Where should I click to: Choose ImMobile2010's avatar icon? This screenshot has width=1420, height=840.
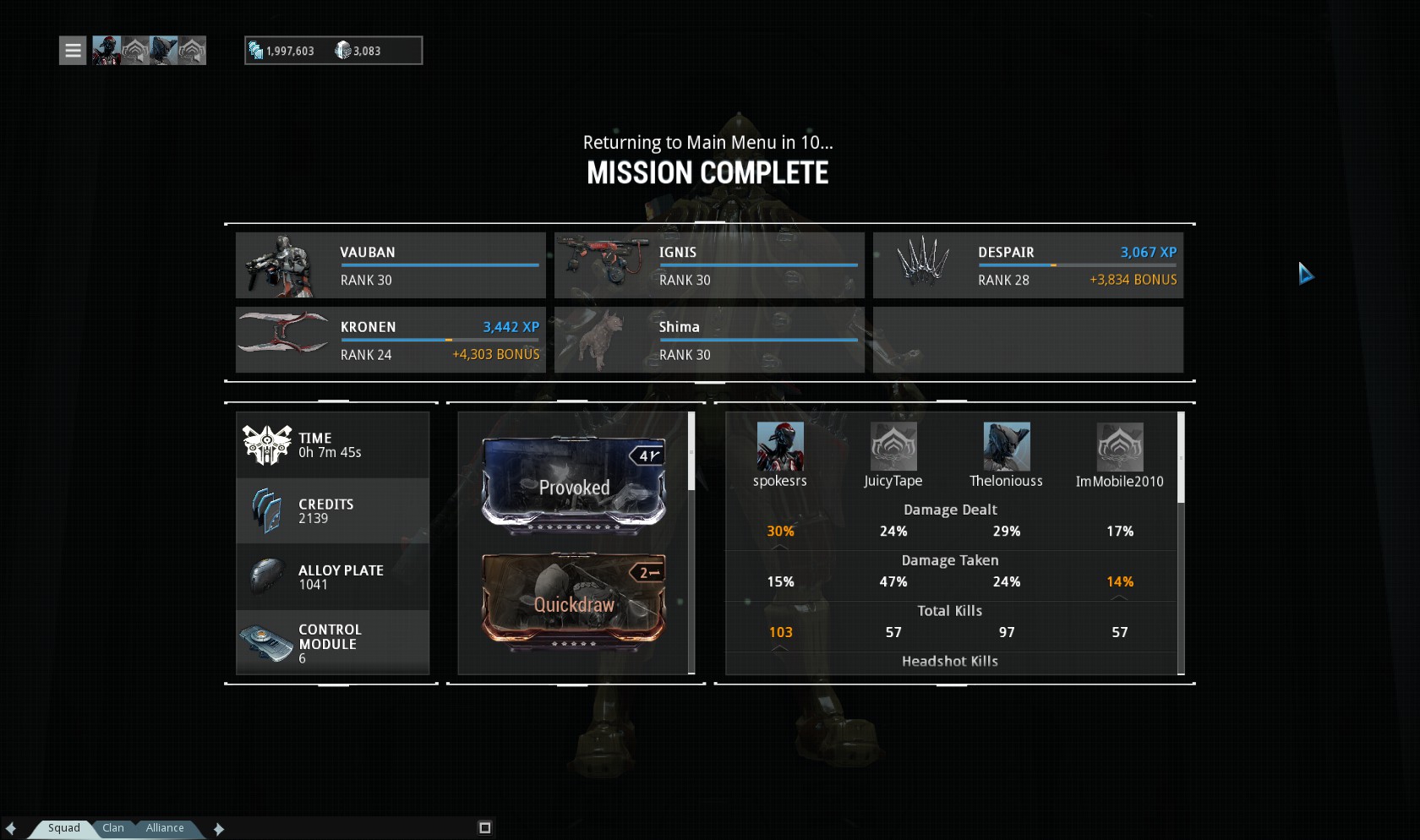click(x=1120, y=446)
